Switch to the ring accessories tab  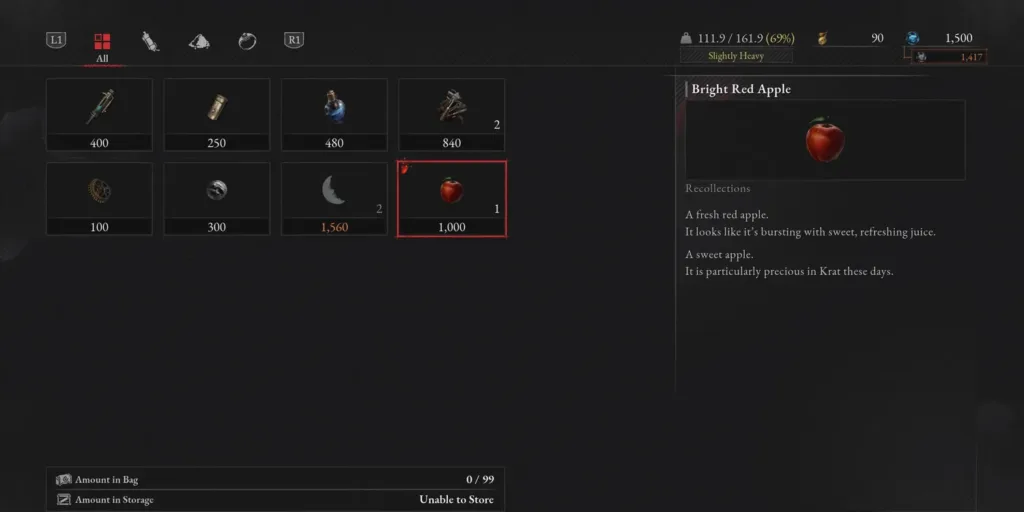pos(247,41)
